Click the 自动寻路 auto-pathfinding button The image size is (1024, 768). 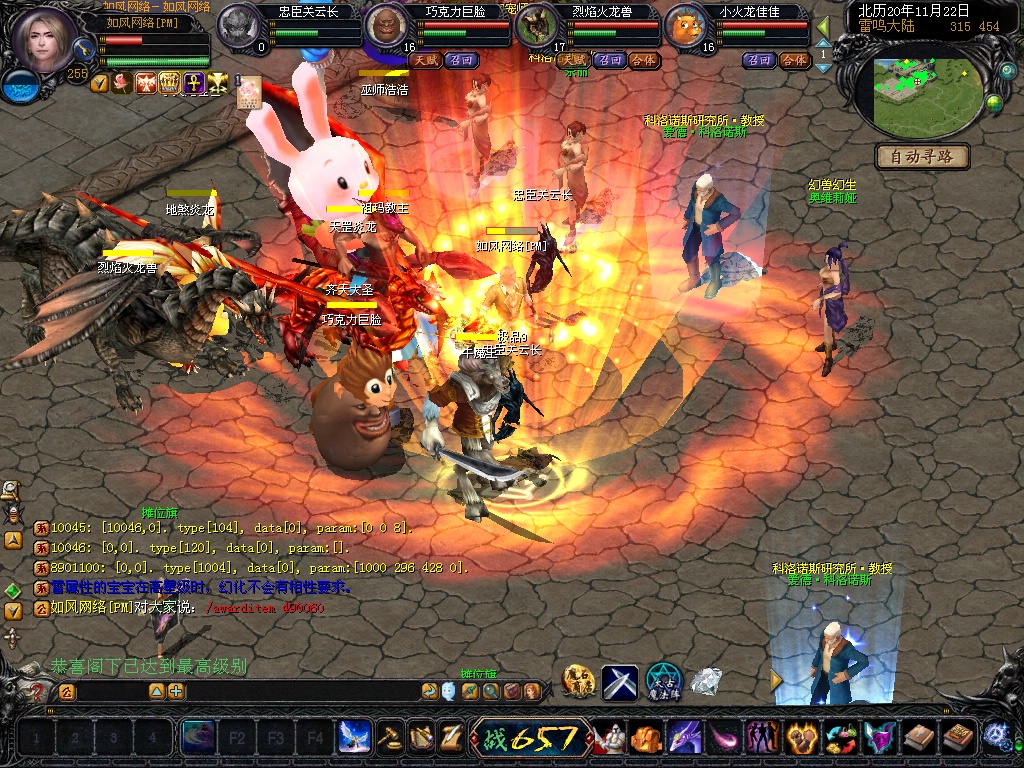click(x=922, y=156)
